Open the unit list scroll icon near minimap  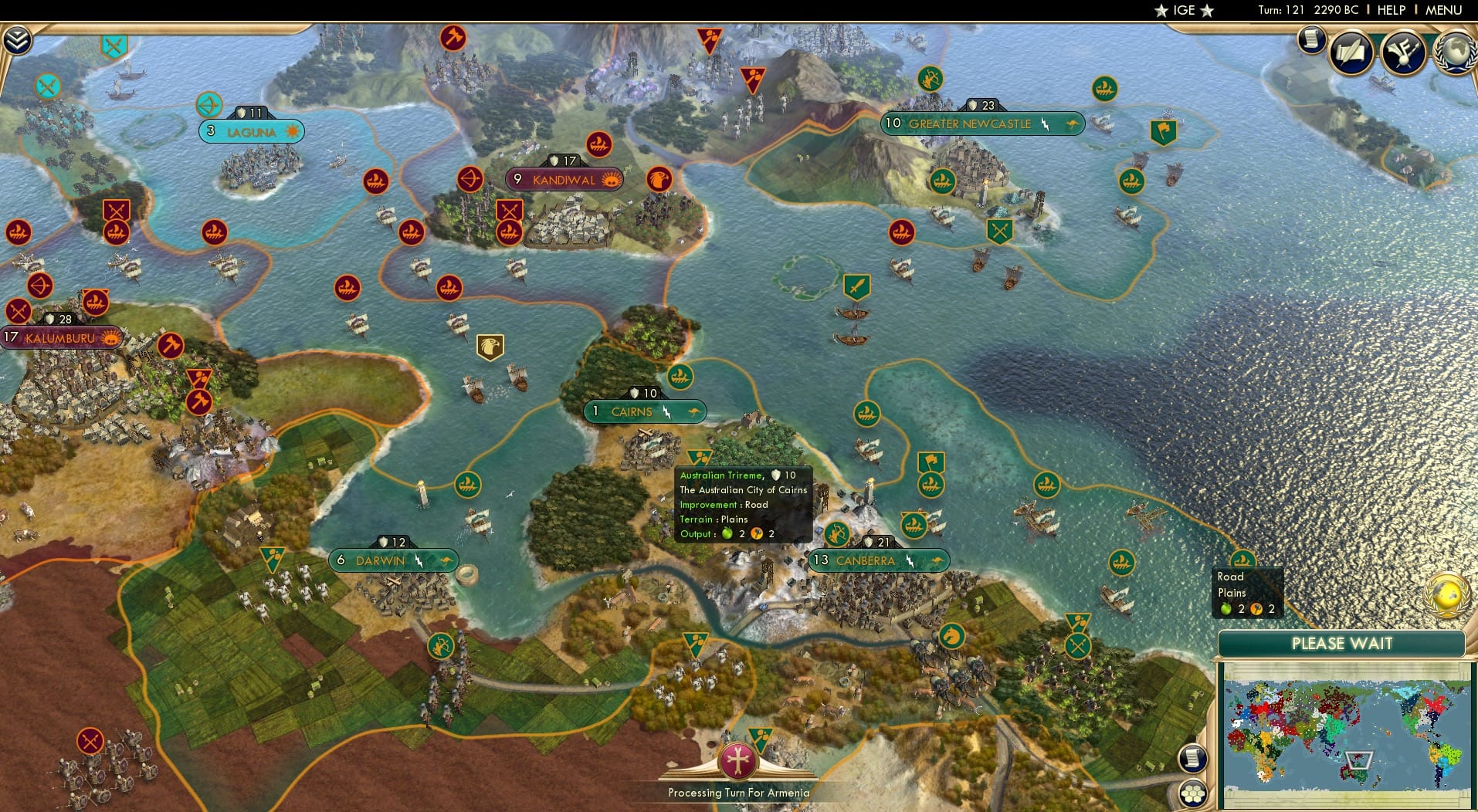coord(1194,757)
